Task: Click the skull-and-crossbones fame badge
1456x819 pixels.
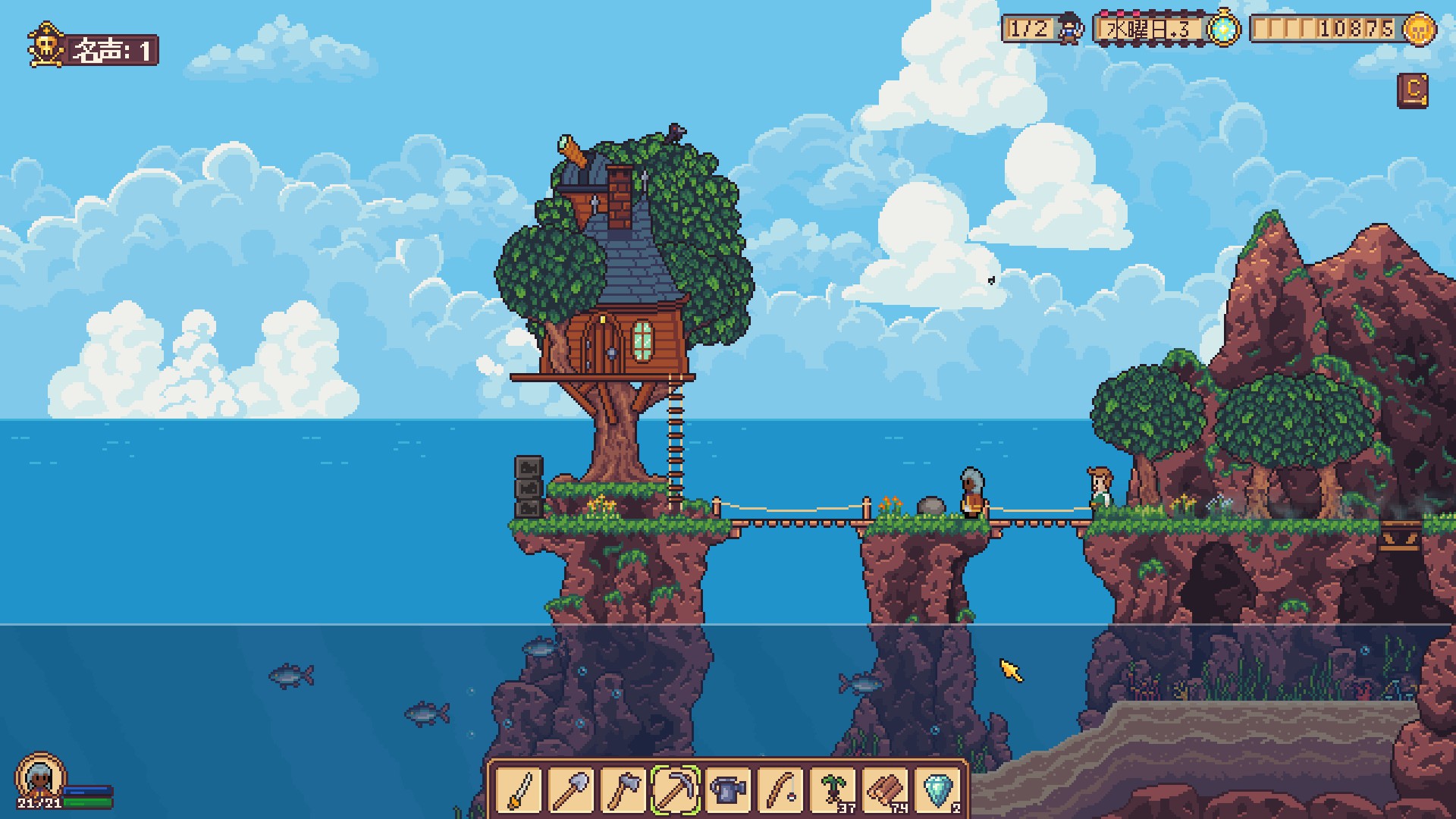Action: (46, 46)
